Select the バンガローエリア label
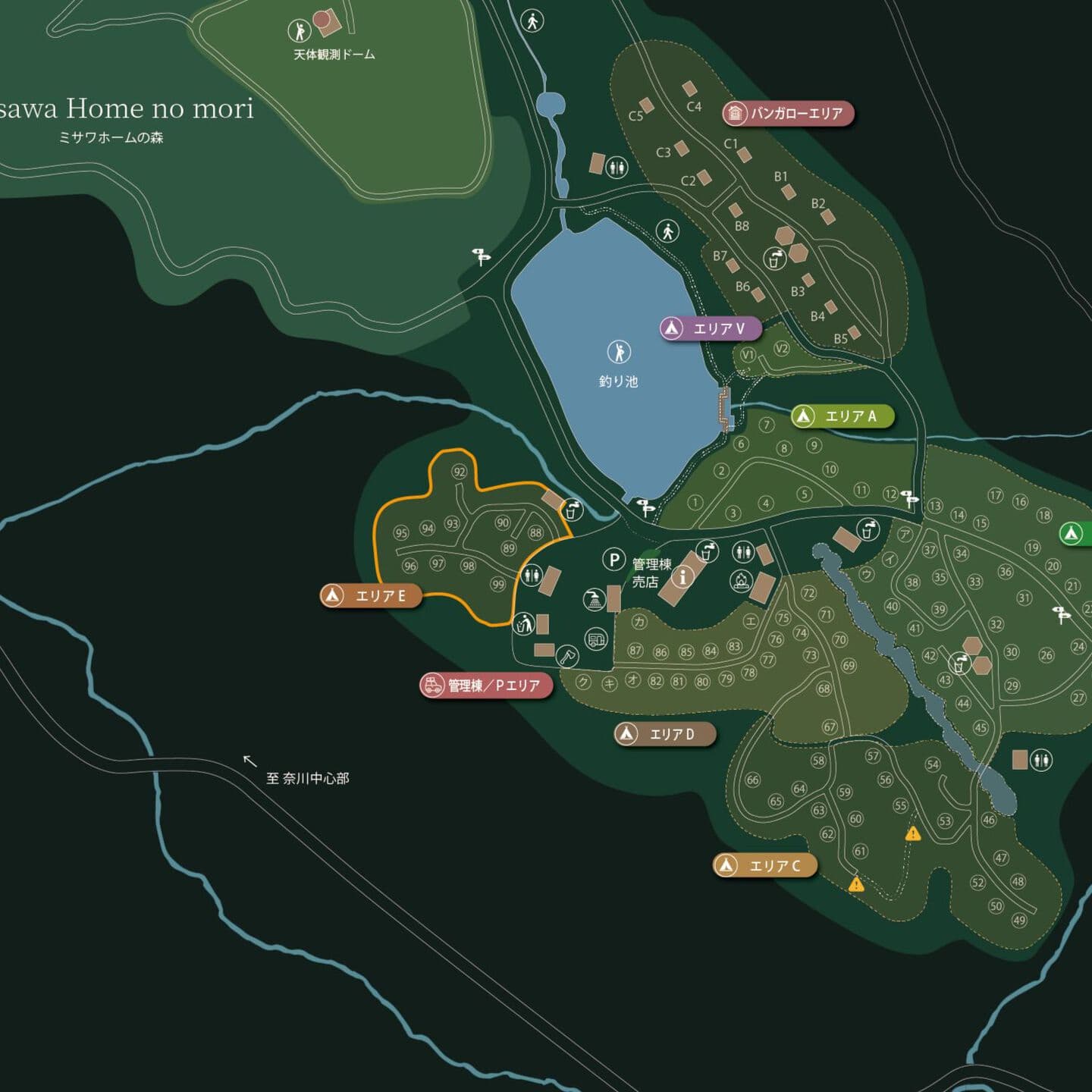 click(x=788, y=114)
